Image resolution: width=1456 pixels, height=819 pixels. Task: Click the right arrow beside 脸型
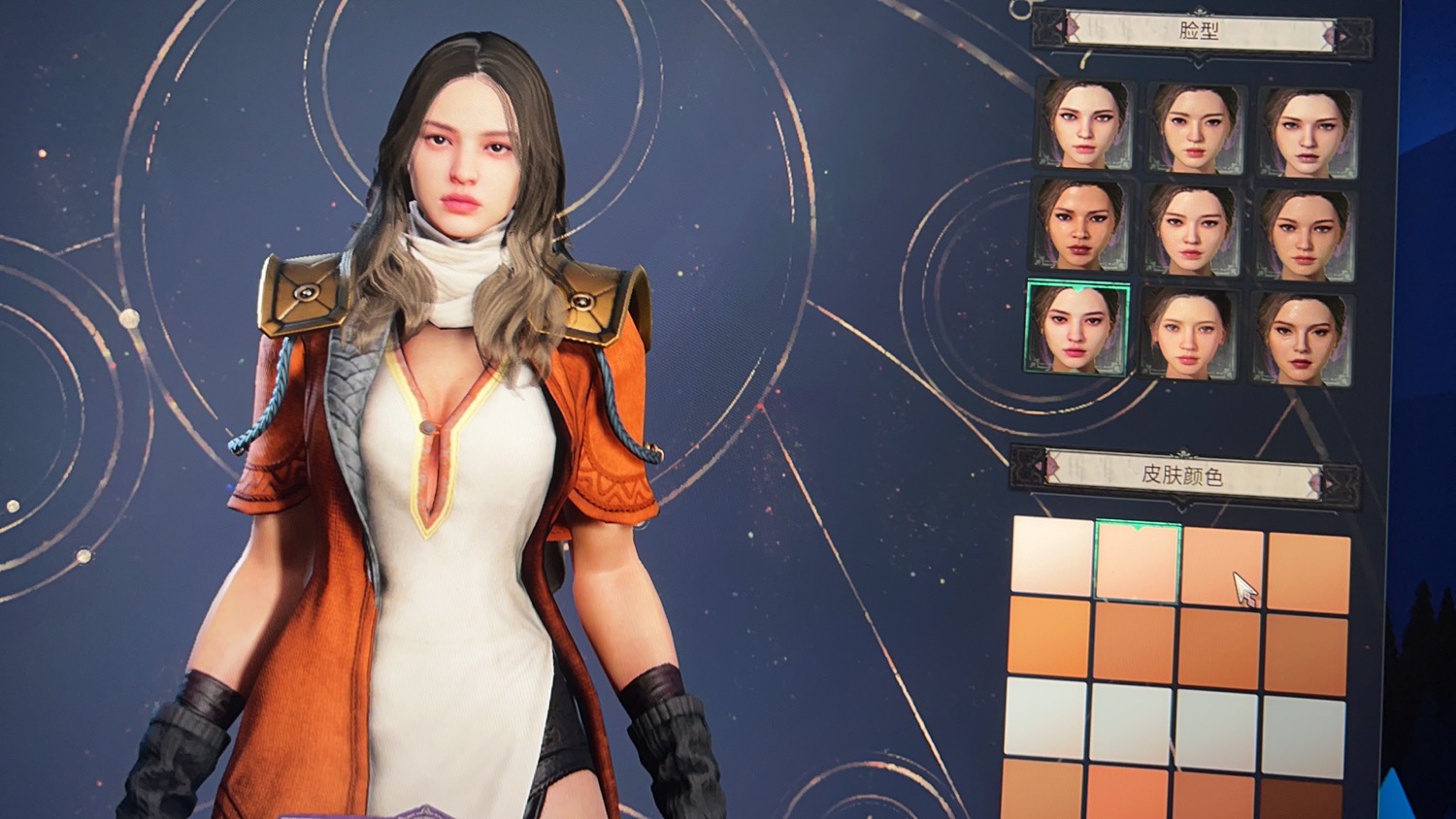click(x=1344, y=36)
